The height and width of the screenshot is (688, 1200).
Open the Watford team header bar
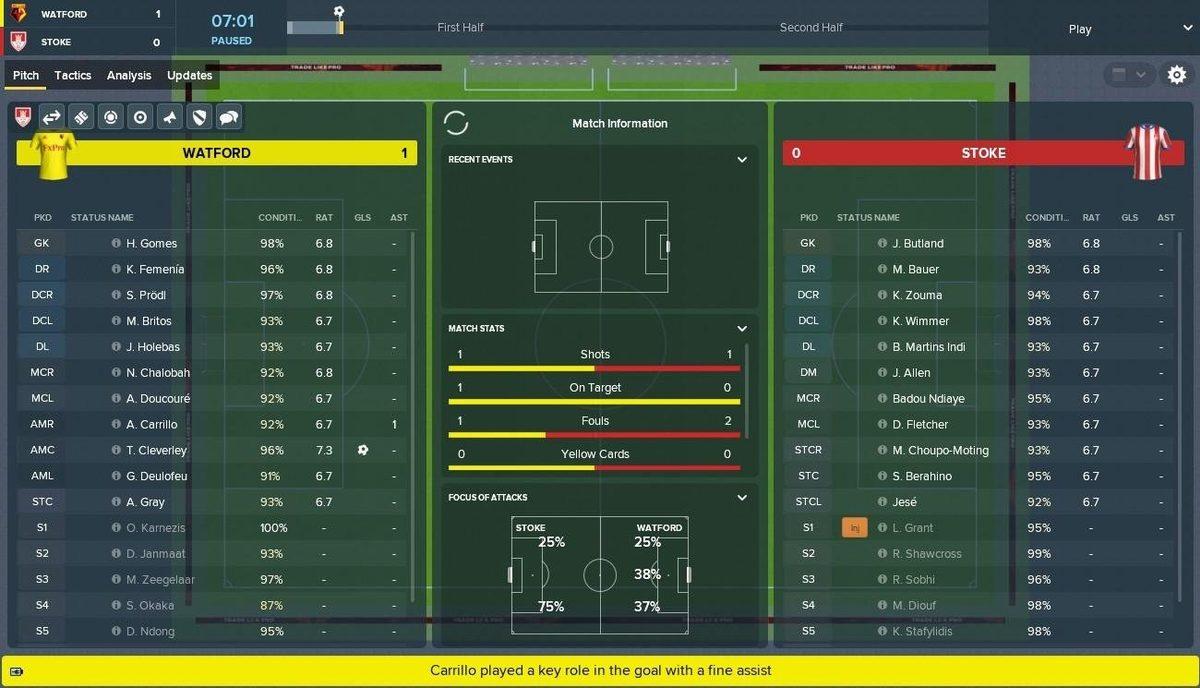(x=216, y=153)
